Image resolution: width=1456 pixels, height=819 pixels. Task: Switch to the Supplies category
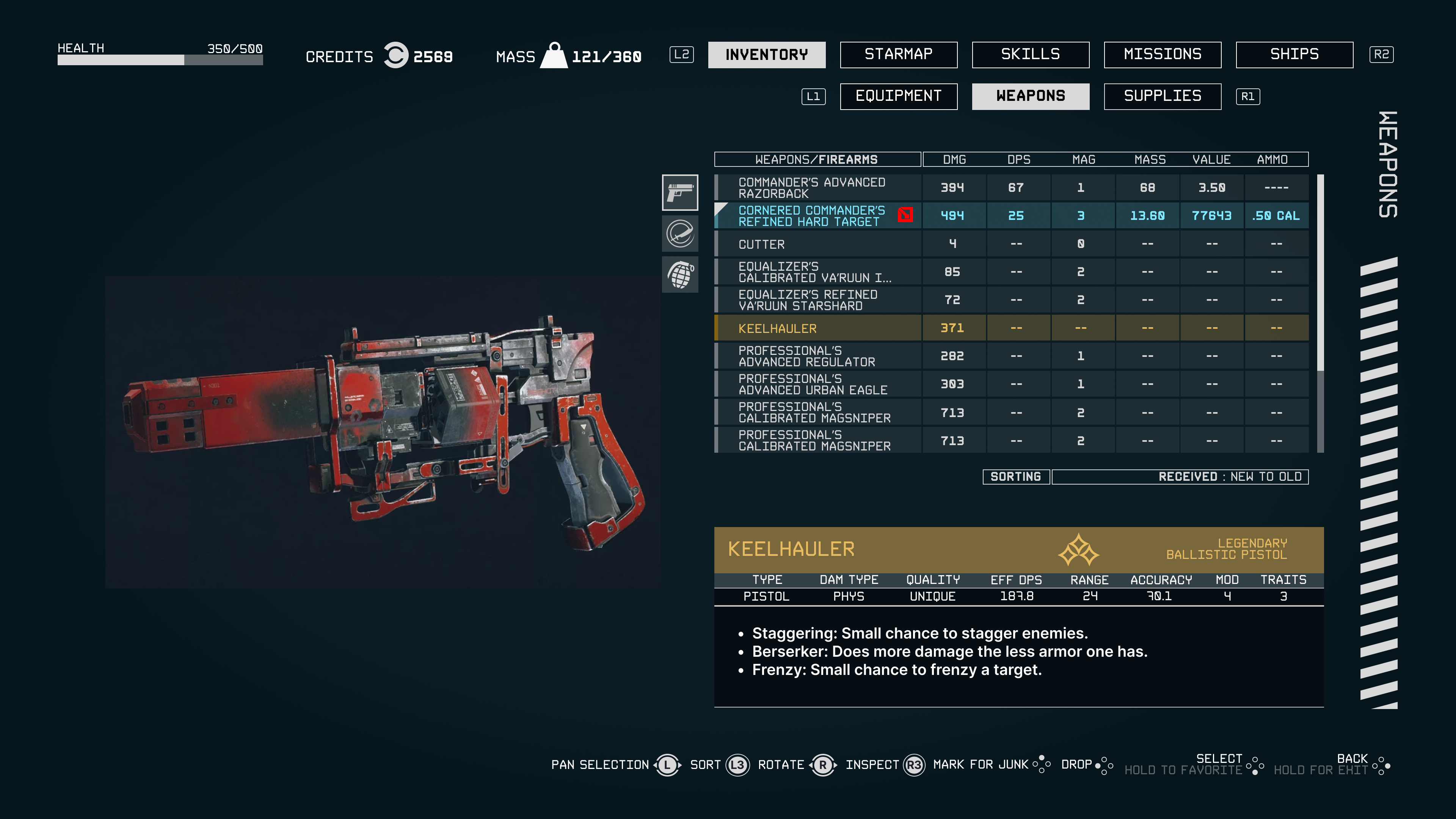pyautogui.click(x=1162, y=96)
